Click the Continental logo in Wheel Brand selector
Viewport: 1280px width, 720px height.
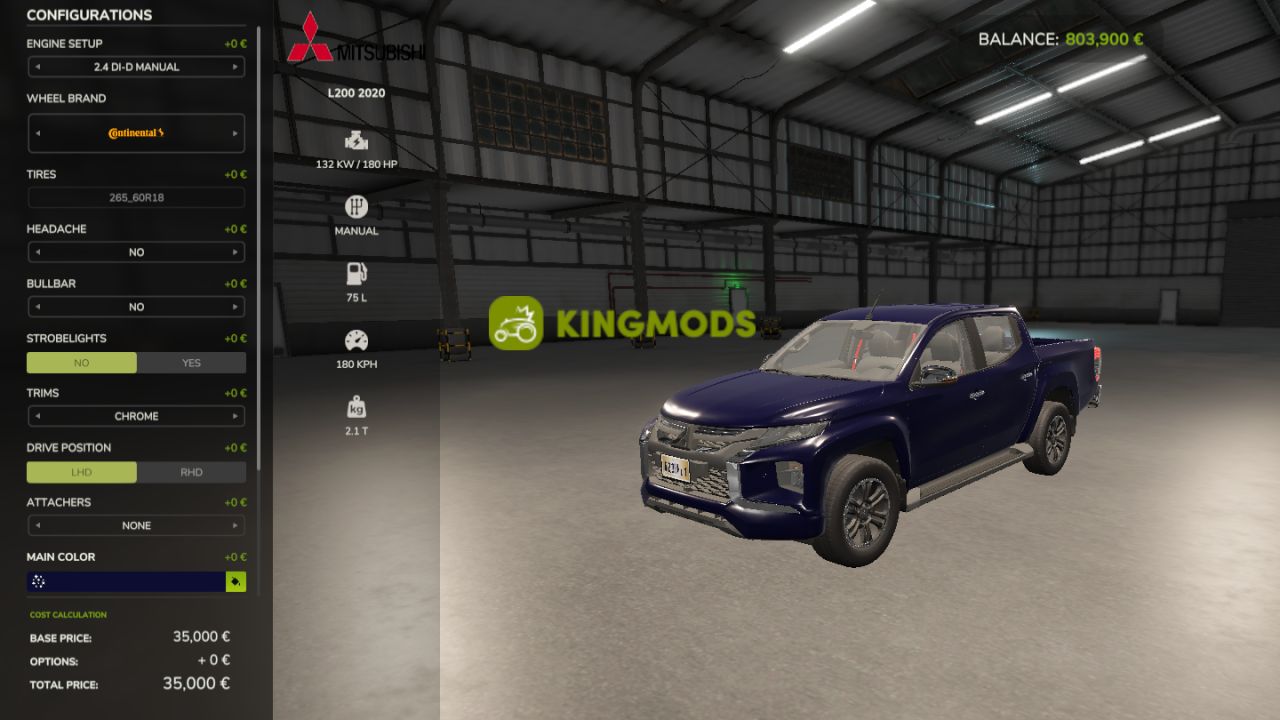pos(136,132)
